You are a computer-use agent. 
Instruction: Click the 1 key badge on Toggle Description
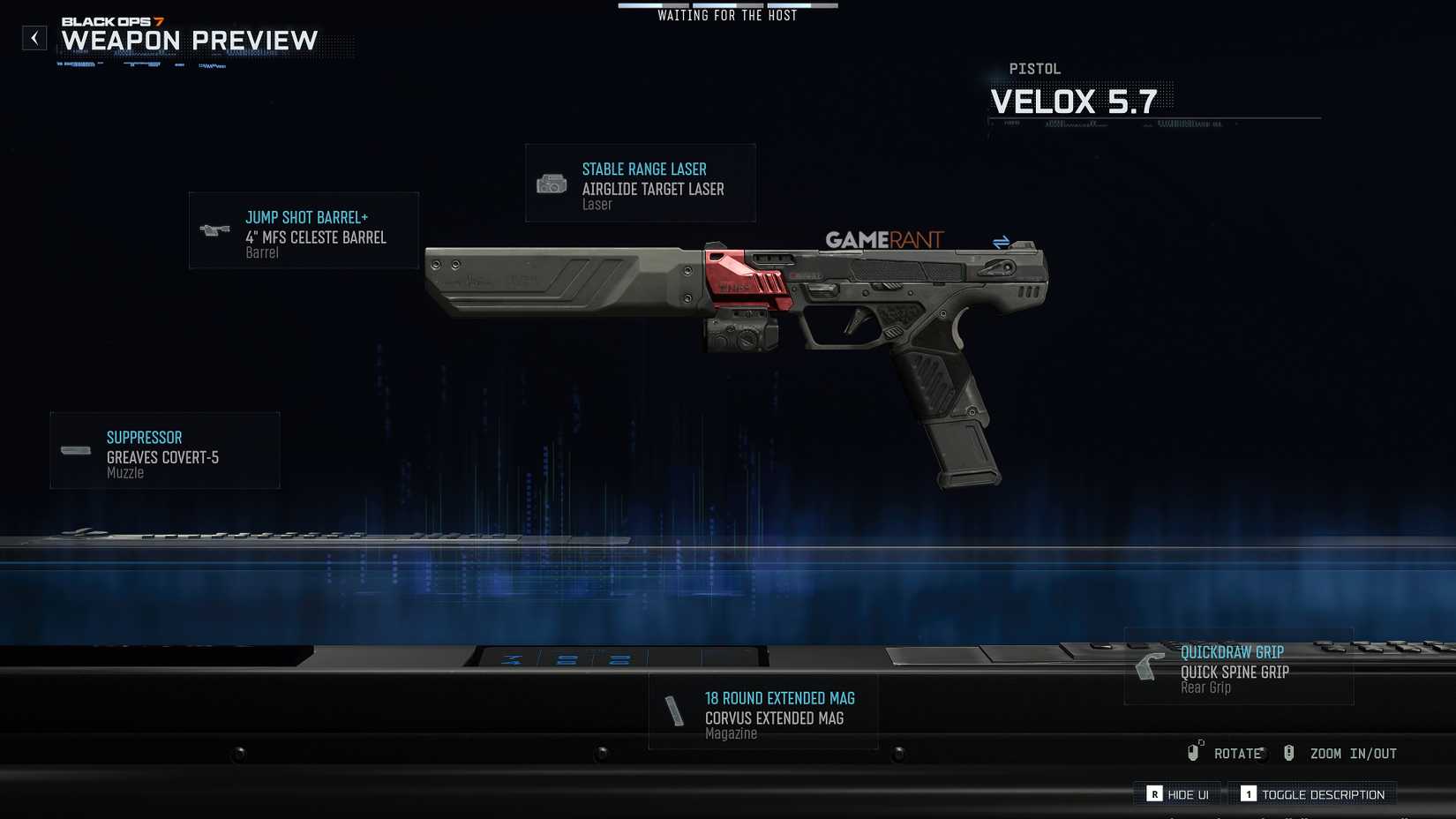point(1249,793)
